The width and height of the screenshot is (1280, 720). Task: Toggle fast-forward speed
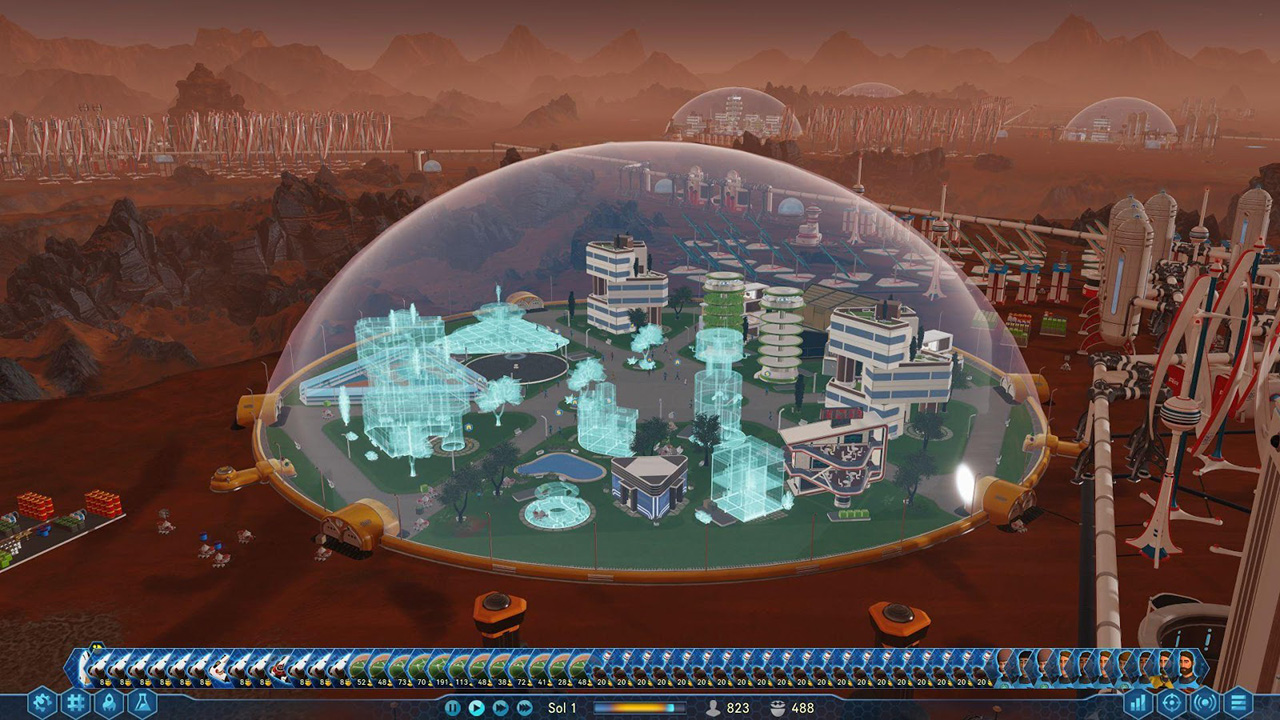[500, 708]
